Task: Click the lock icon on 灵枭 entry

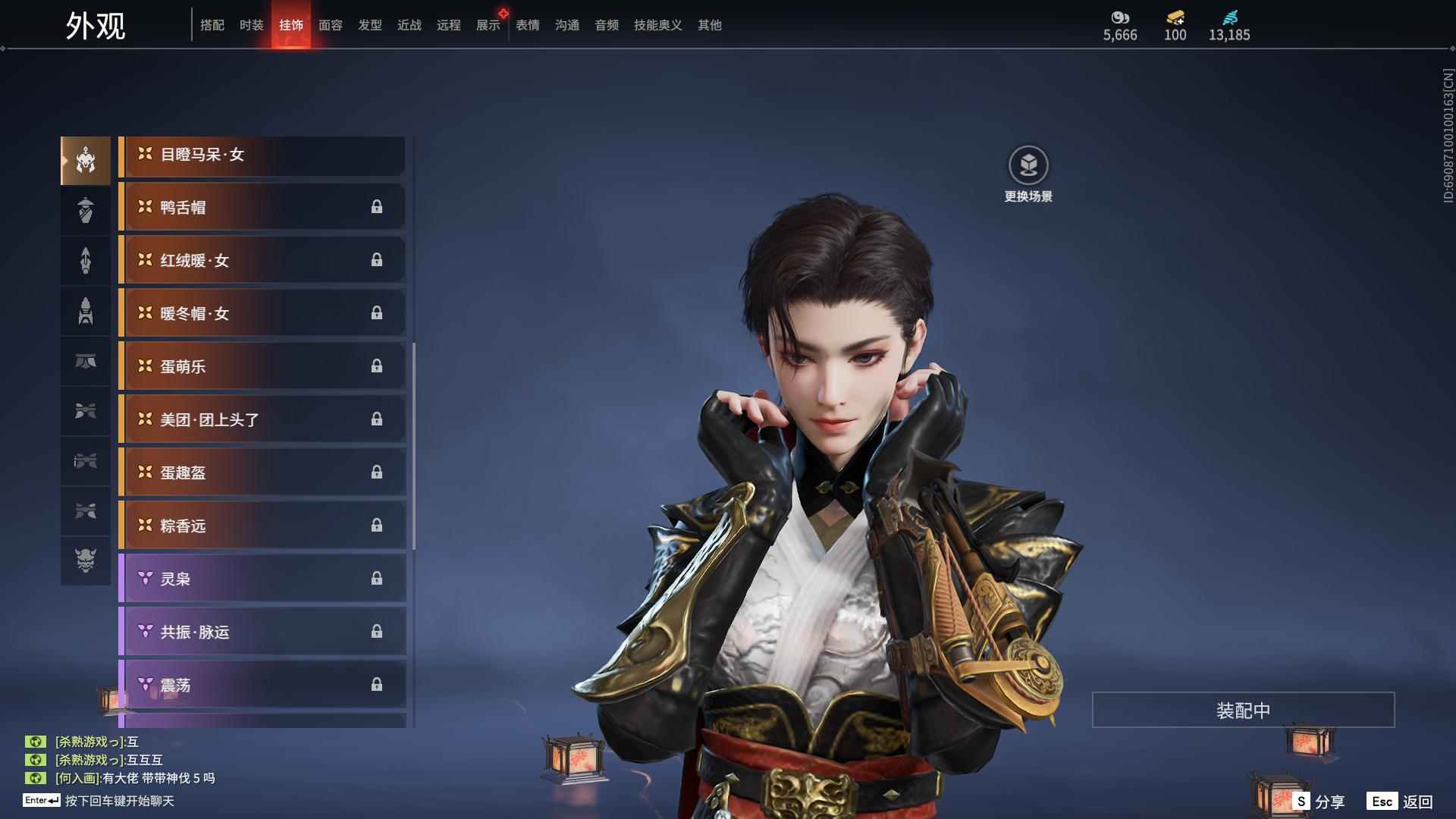Action: point(378,578)
